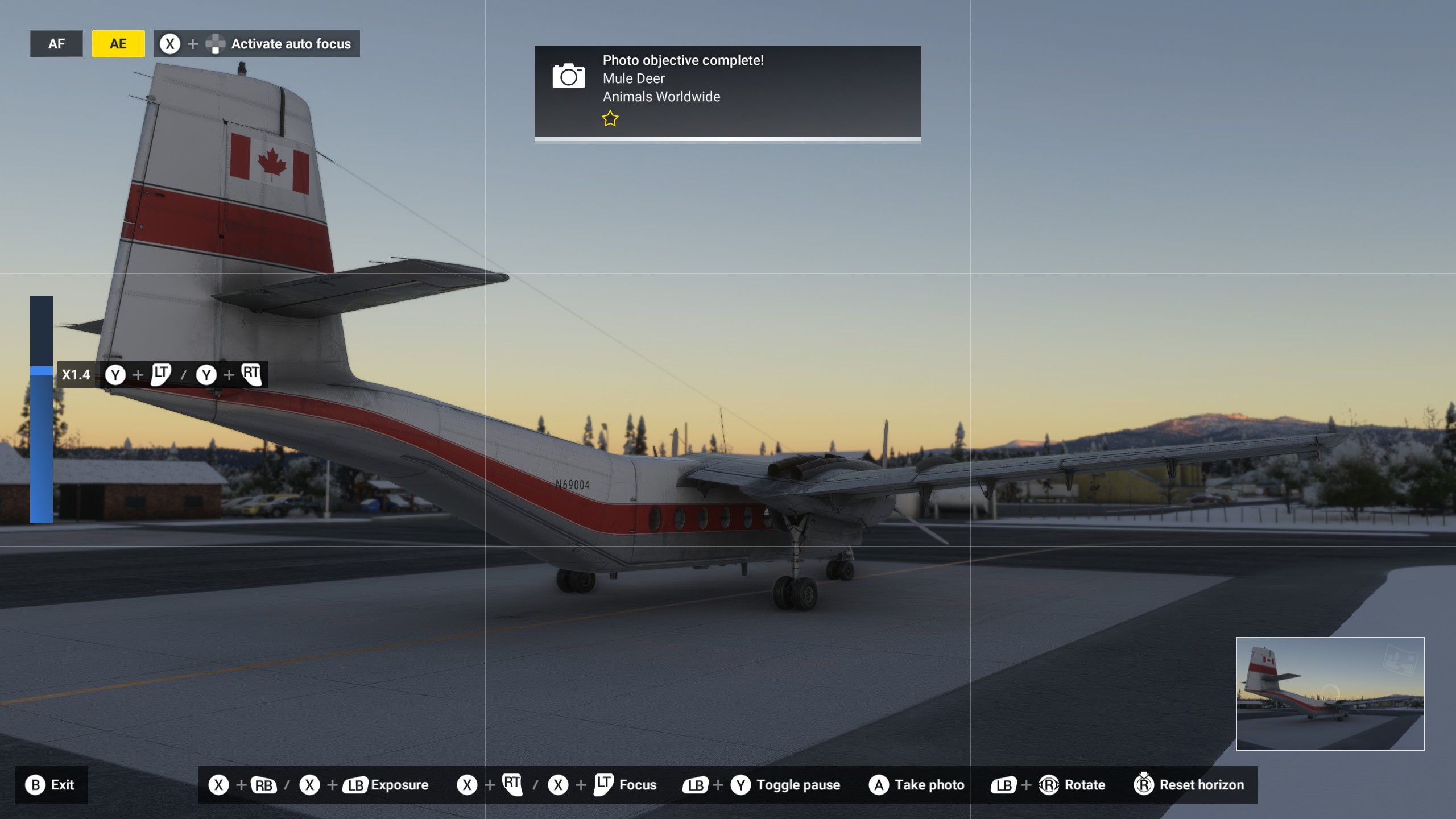
Task: Select the Exposure control label
Action: pyautogui.click(x=399, y=785)
